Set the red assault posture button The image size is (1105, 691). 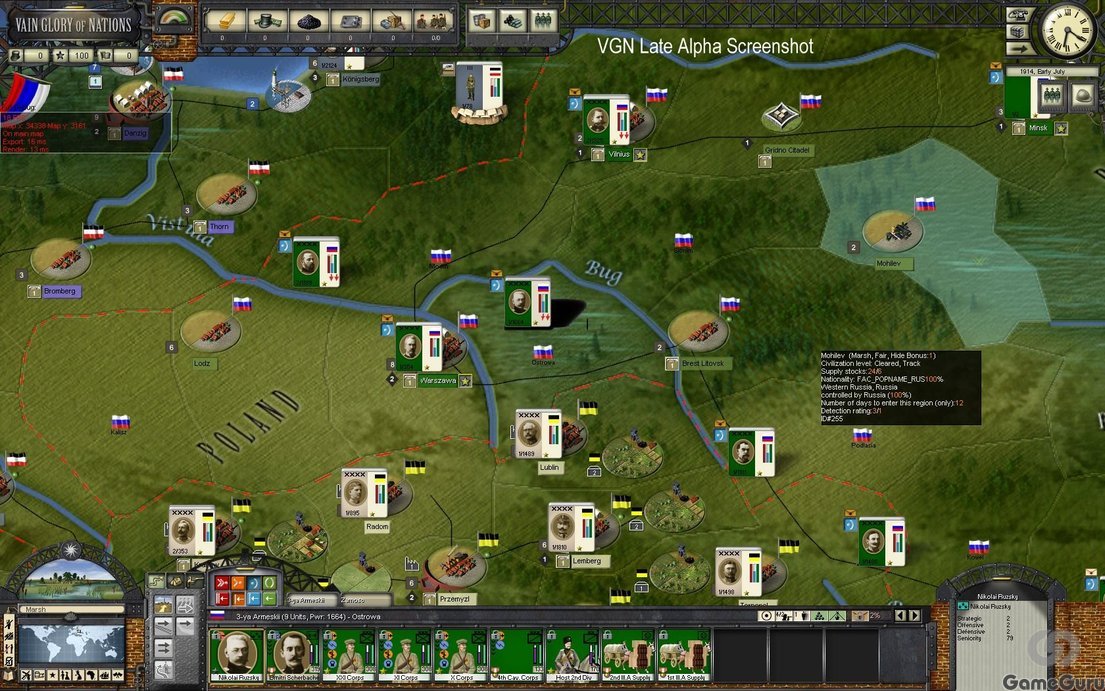(x=223, y=582)
